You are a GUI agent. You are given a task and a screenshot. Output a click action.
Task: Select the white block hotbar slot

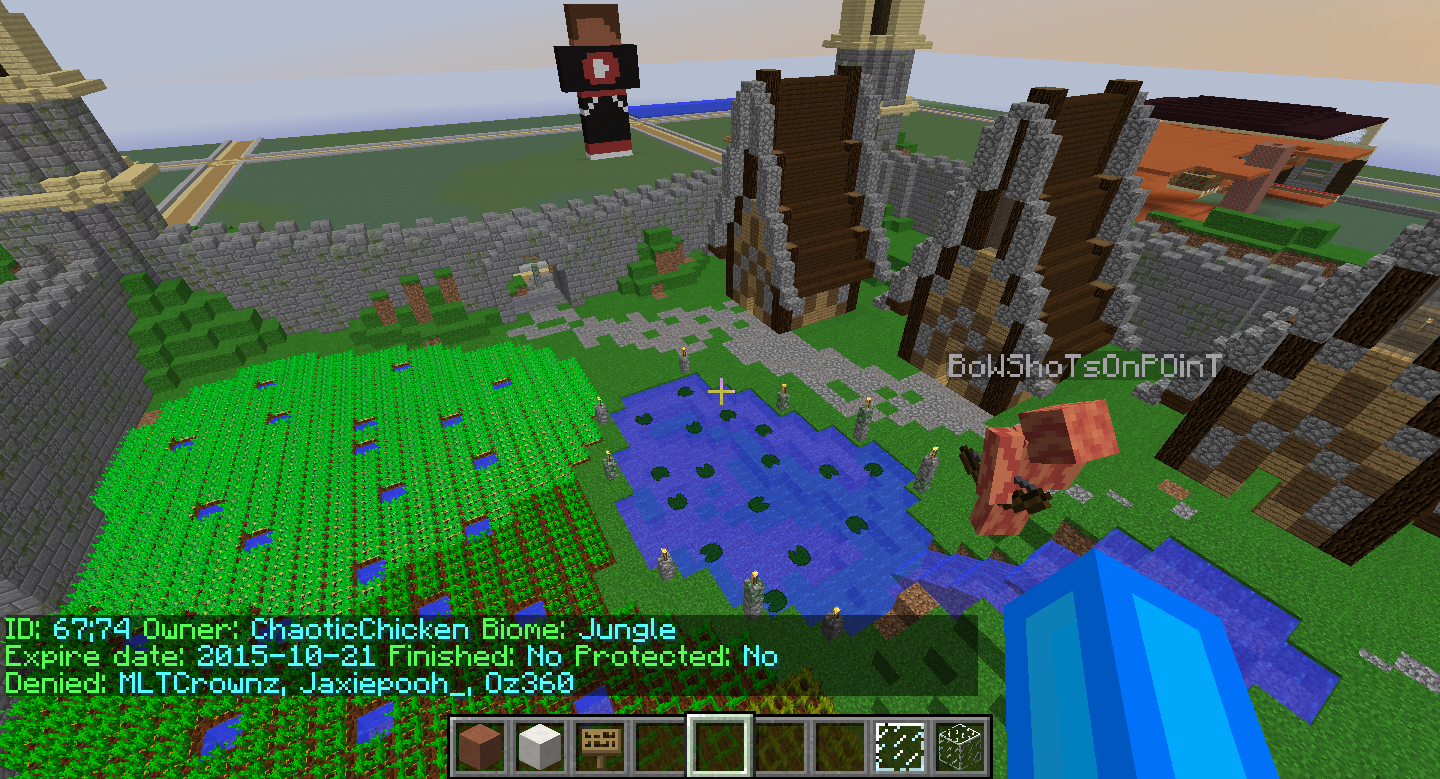click(540, 746)
